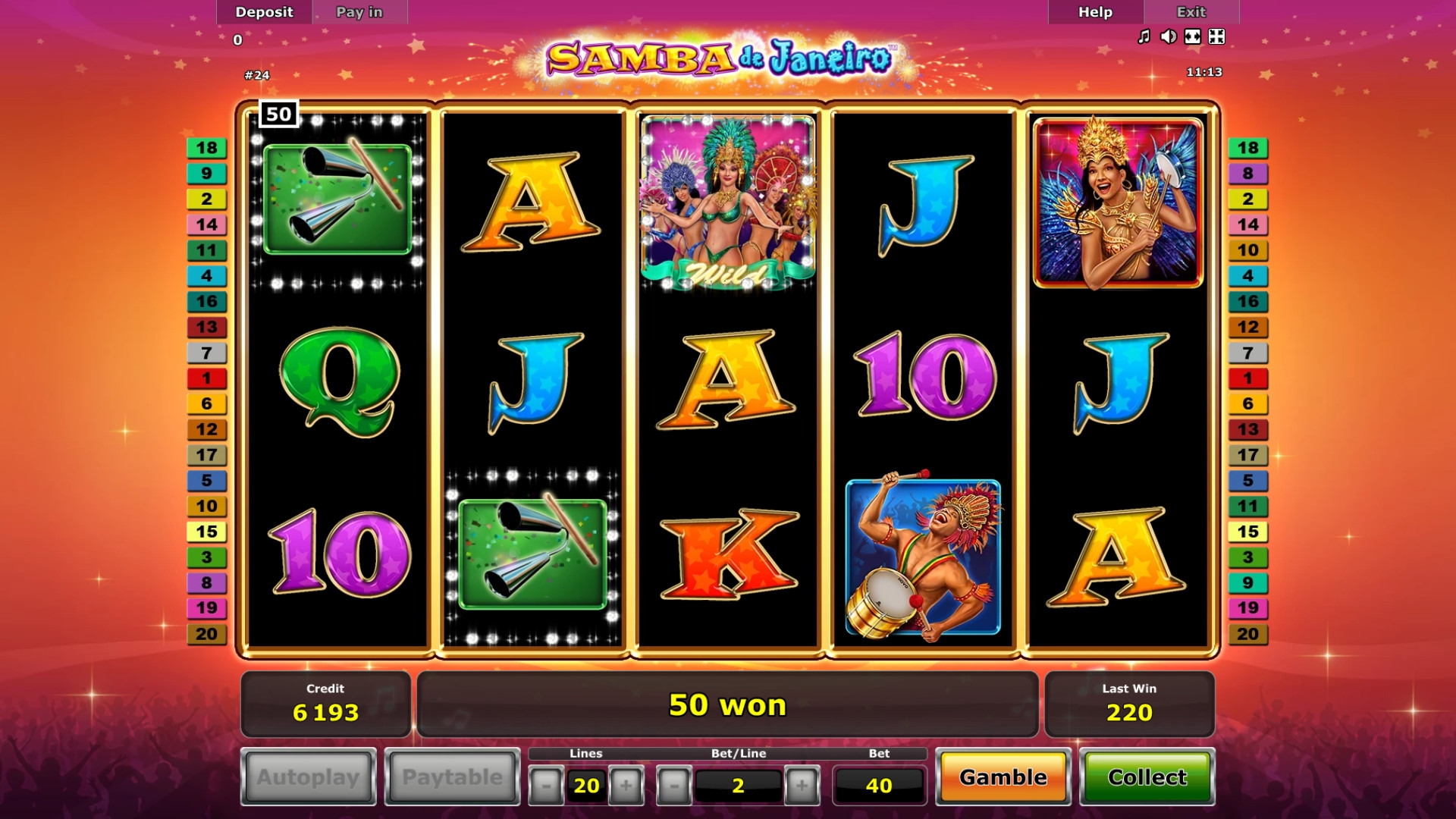
Task: Collect the 50 won
Action: point(1147,777)
